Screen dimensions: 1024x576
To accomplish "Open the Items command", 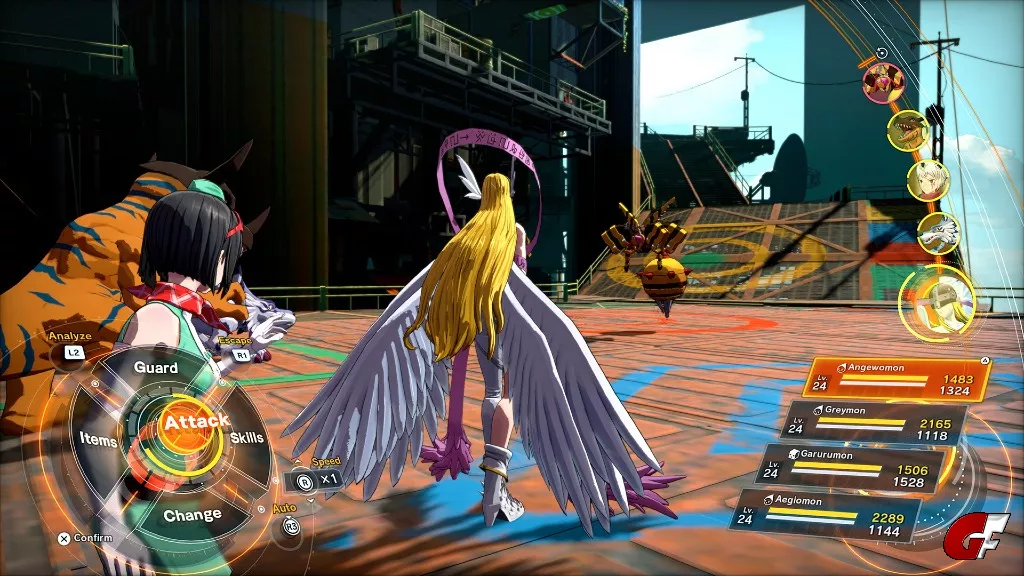I will (98, 440).
